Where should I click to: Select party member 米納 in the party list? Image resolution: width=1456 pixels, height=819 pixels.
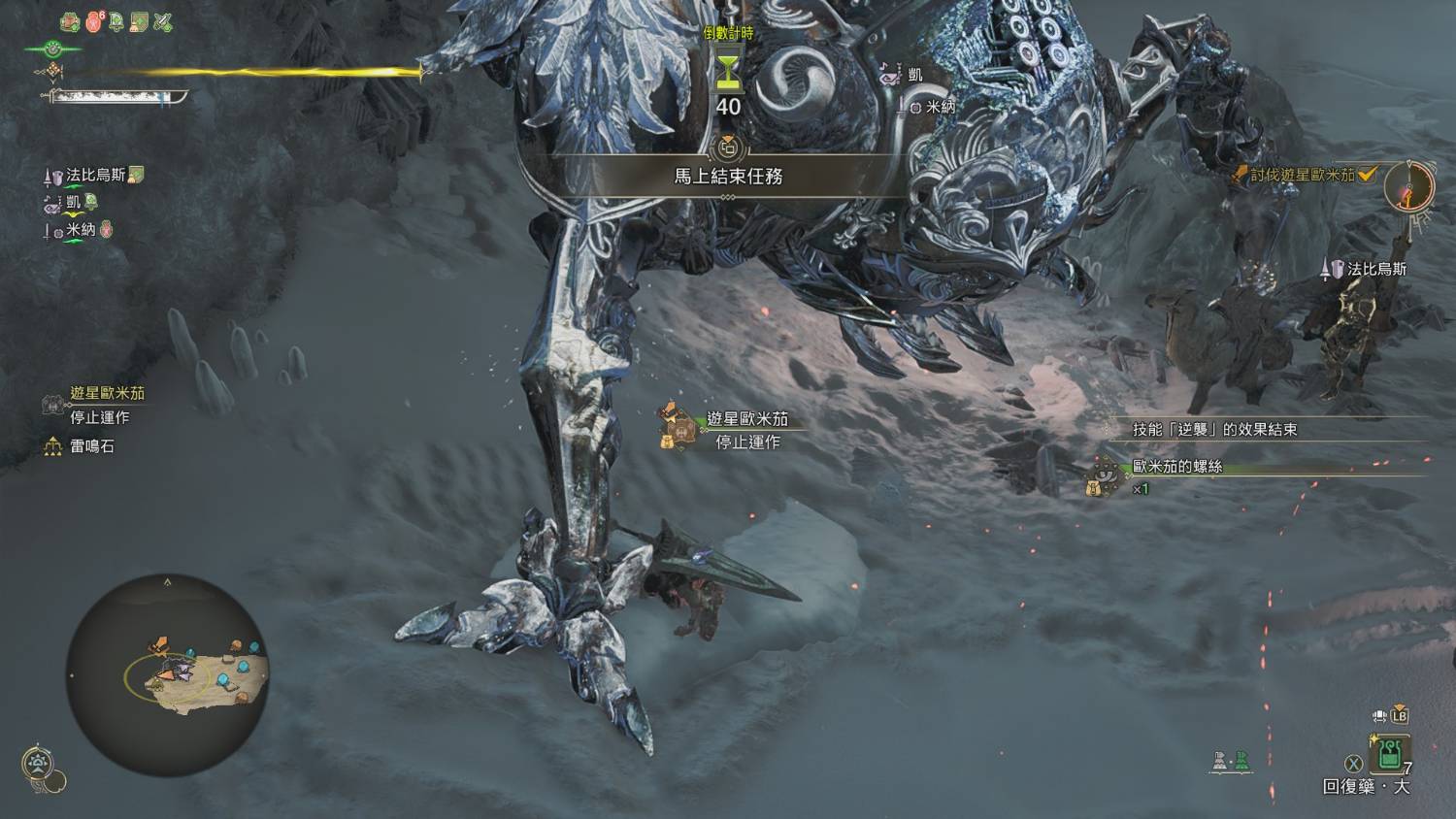pos(81,230)
